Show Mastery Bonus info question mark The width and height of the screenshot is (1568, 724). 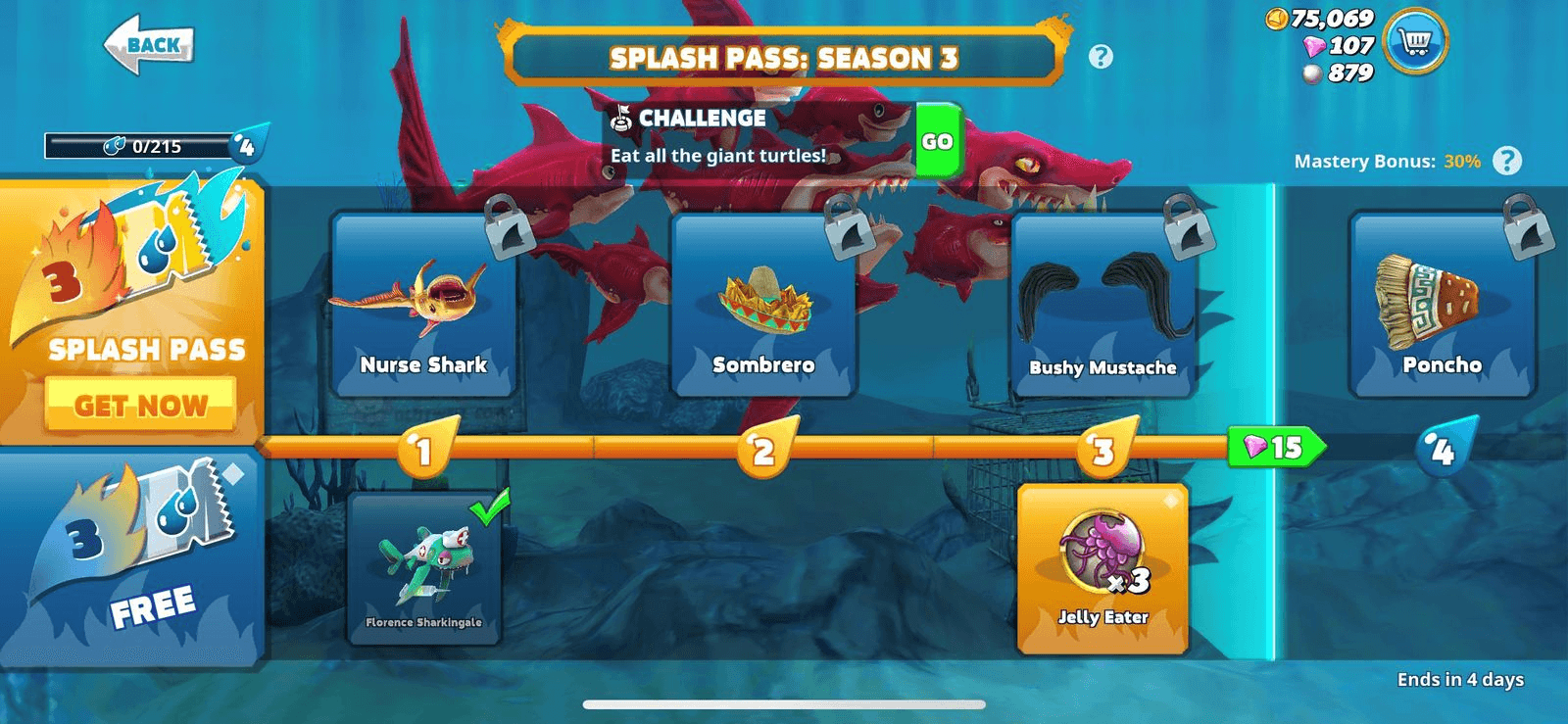(1506, 161)
